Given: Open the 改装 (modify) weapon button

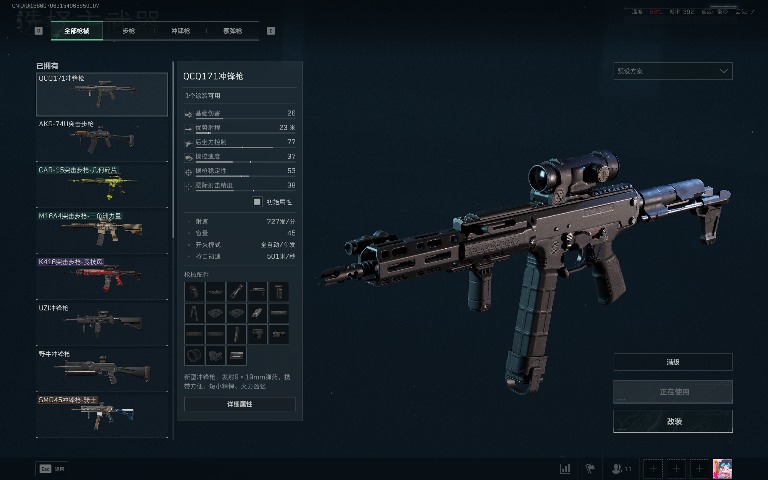Looking at the screenshot, I should tap(672, 421).
